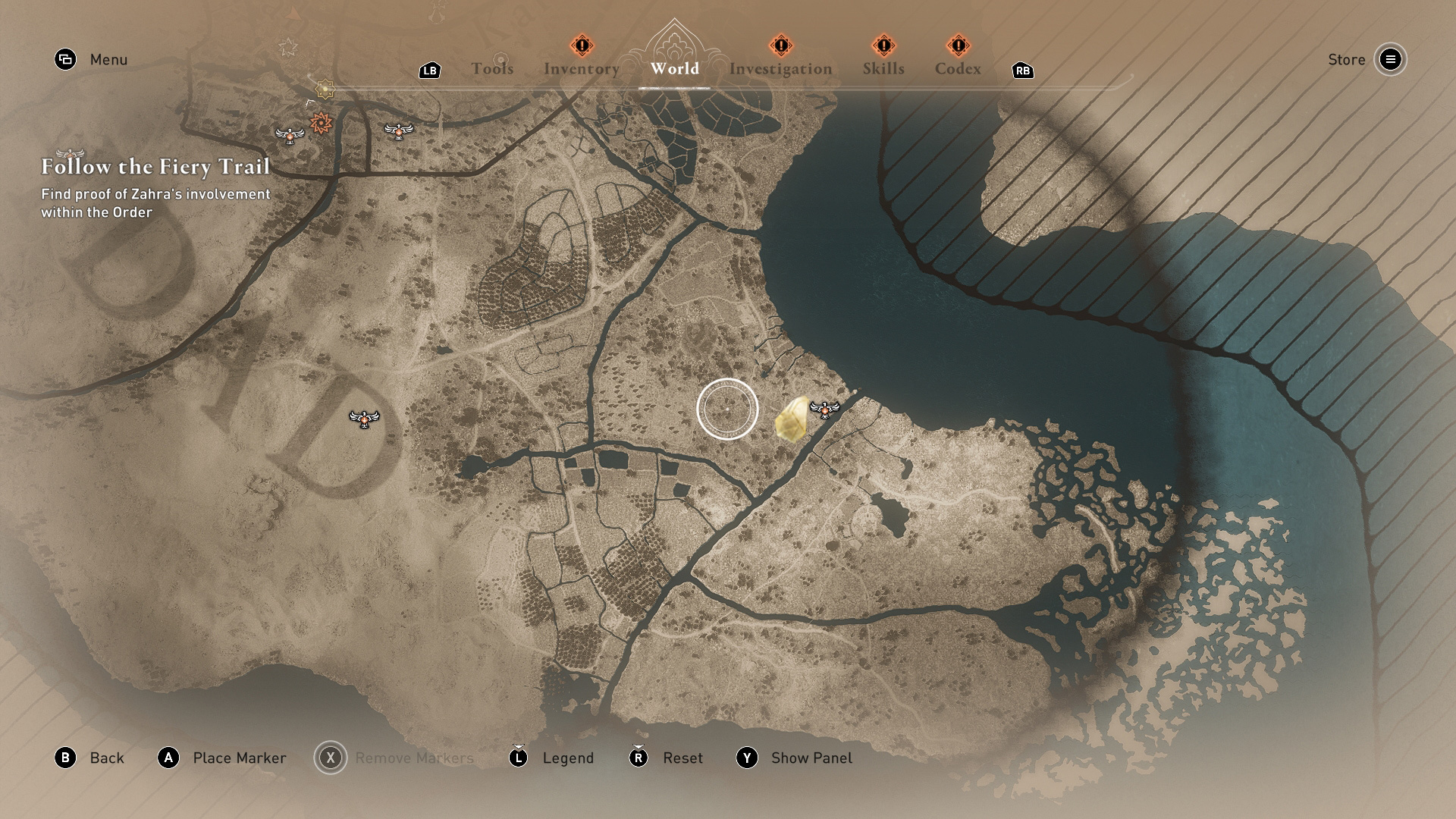Select the orange spiked quest marker
Image resolution: width=1456 pixels, height=819 pixels.
coord(322,122)
